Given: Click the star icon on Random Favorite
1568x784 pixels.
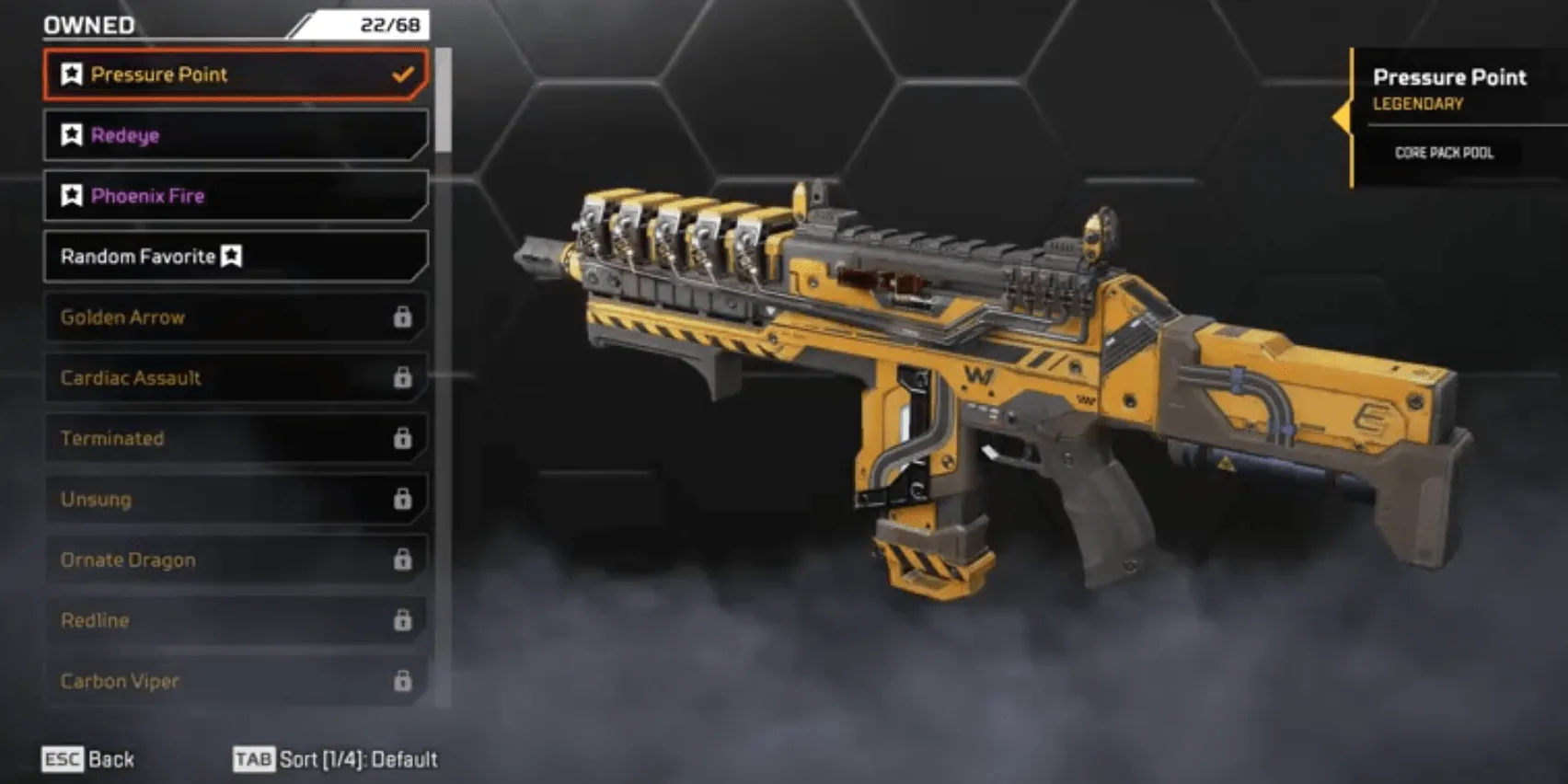Looking at the screenshot, I should click(x=233, y=257).
